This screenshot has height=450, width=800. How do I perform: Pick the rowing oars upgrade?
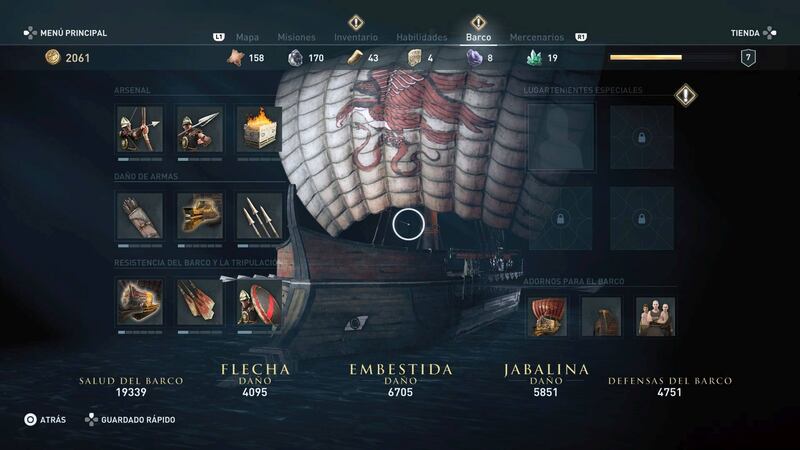click(x=199, y=301)
